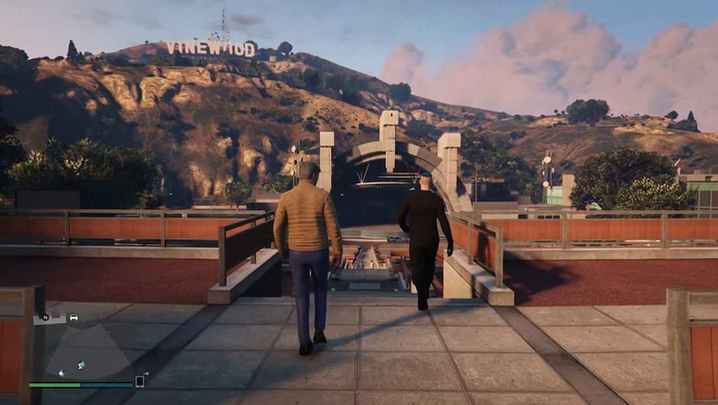Click the north indicator on the minimap
The image size is (718, 405).
tap(45, 317)
